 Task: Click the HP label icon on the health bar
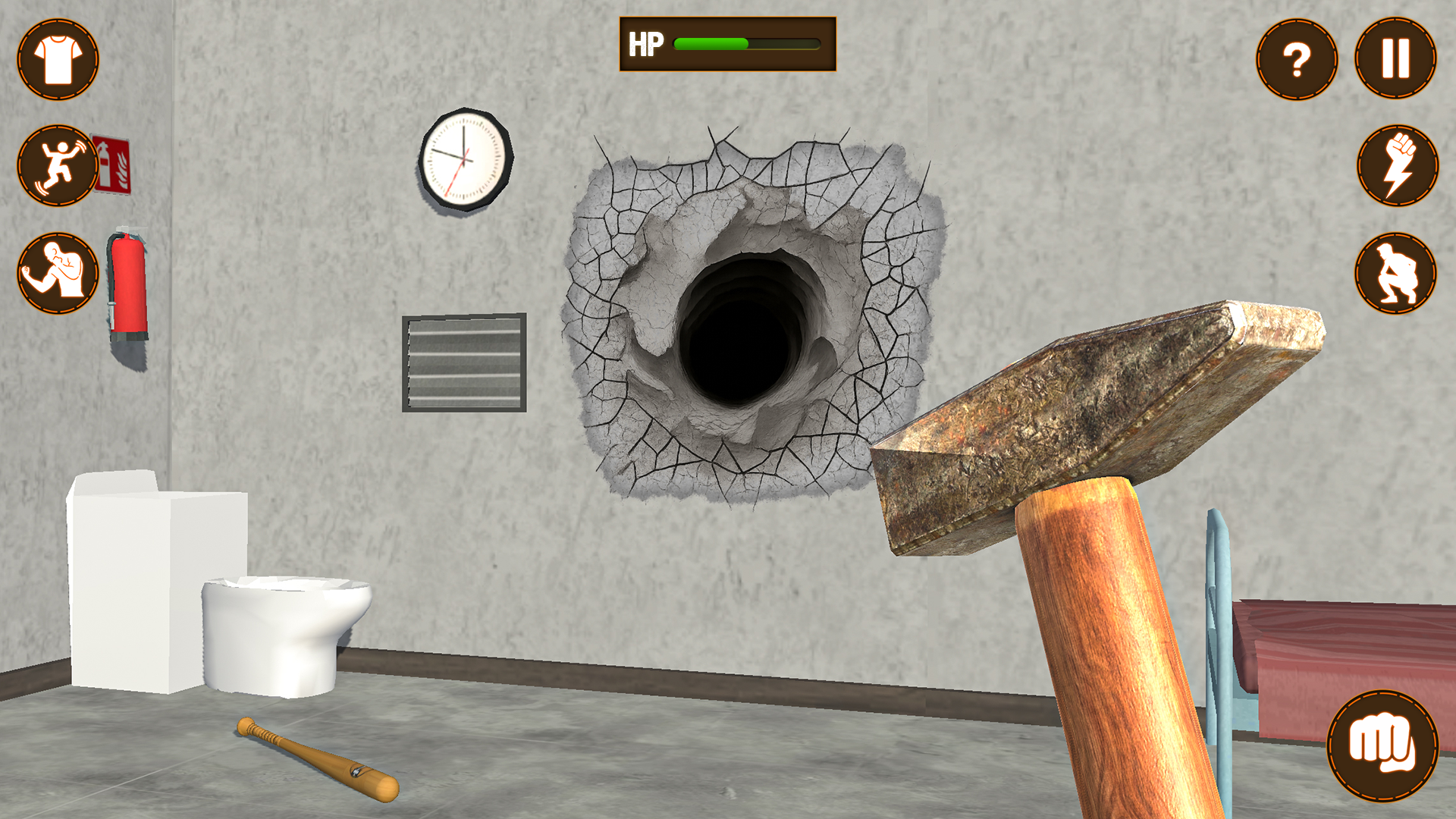click(645, 43)
